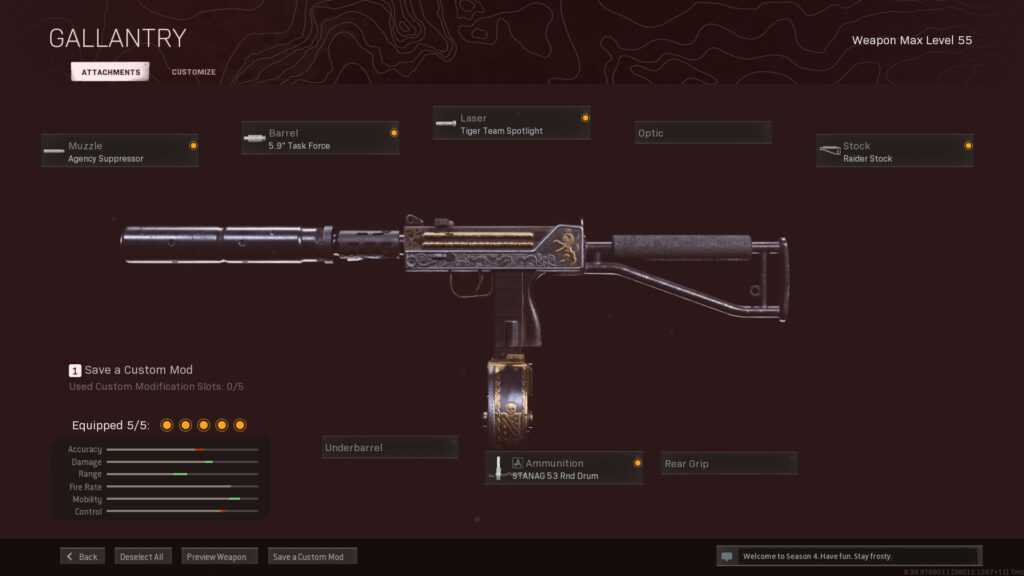1024x576 pixels.
Task: Preview Weapon in the bottom bar
Action: [x=220, y=556]
